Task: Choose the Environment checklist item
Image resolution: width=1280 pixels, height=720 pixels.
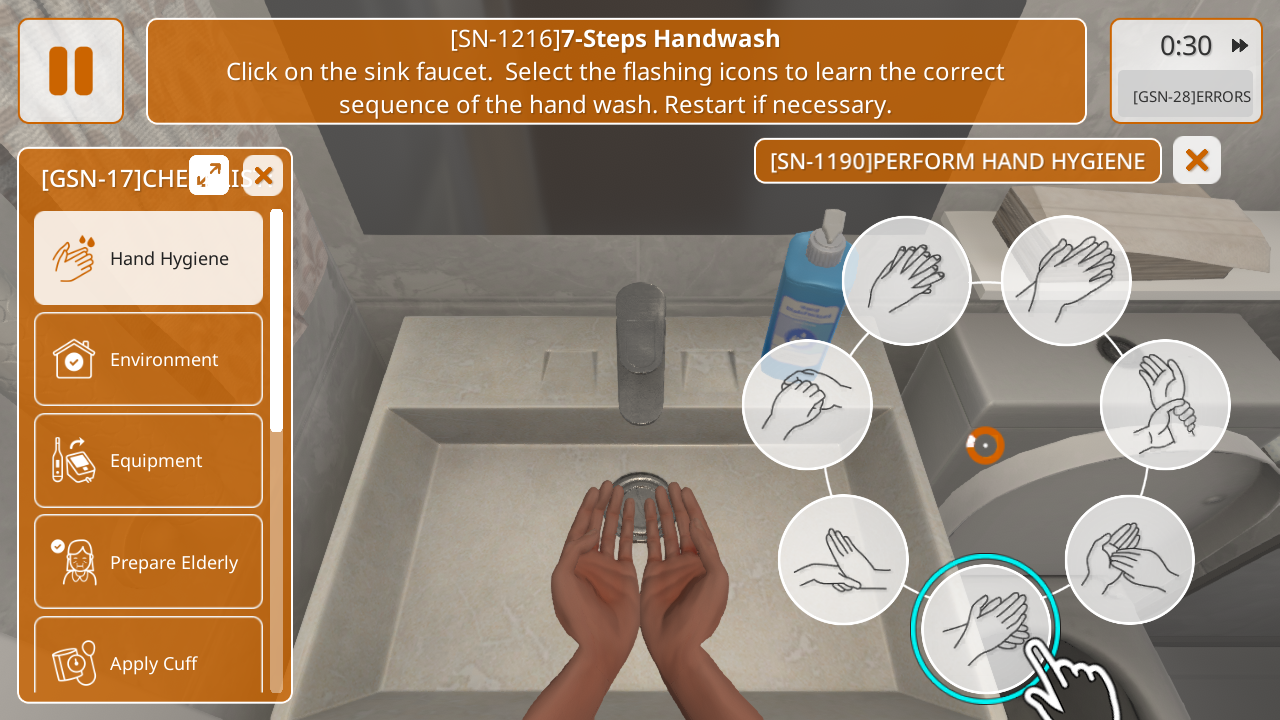Action: 149,359
